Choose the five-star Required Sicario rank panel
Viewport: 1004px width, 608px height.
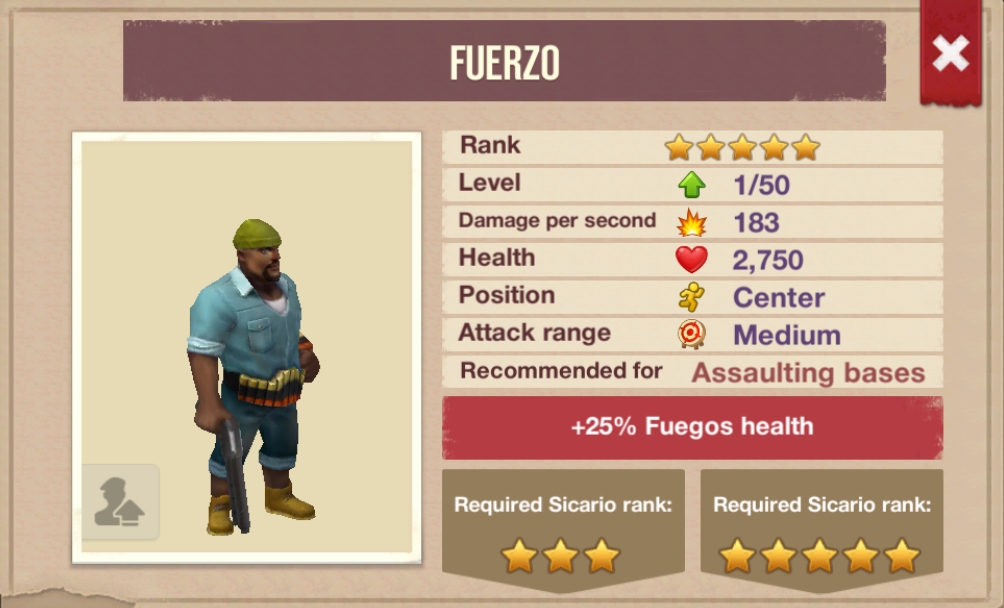821,530
